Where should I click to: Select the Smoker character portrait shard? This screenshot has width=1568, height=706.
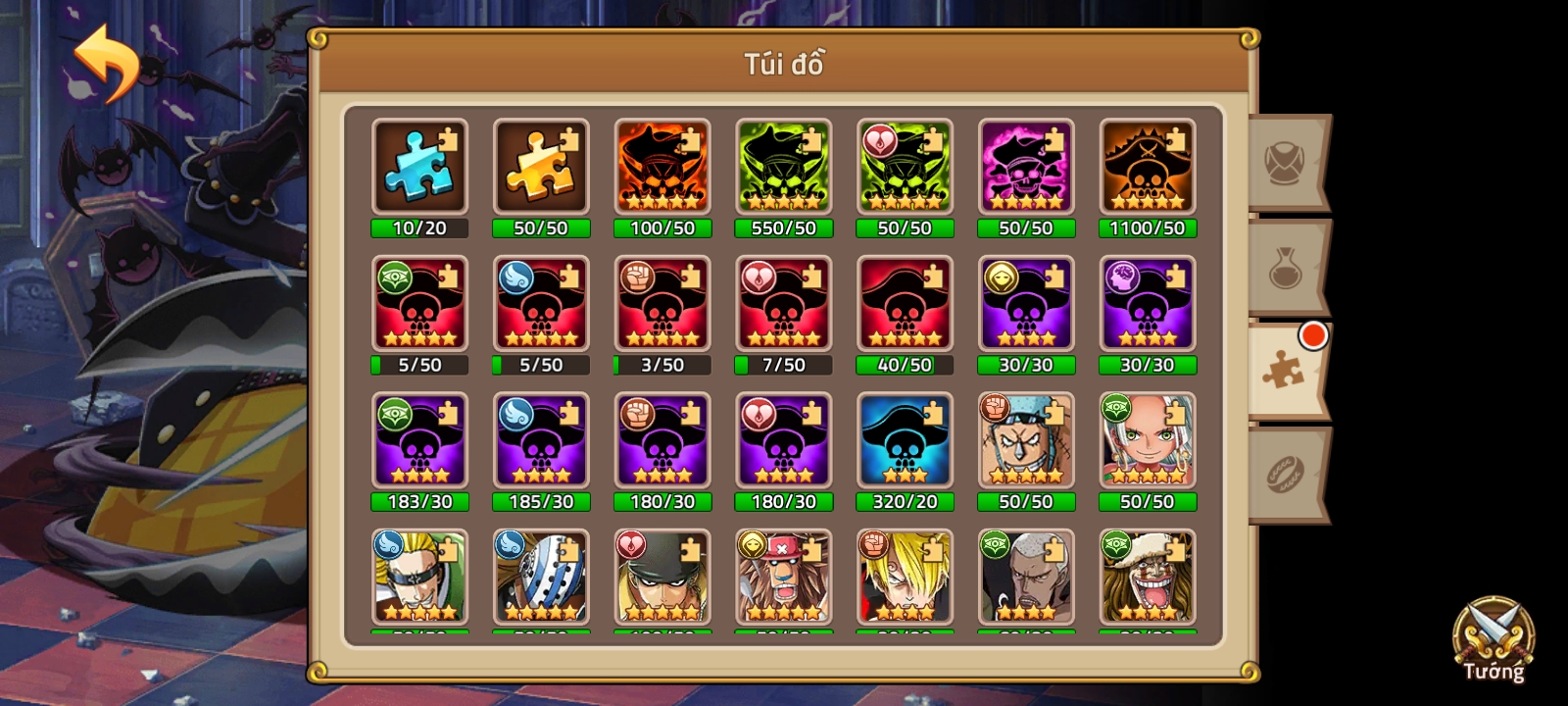coord(1025,579)
